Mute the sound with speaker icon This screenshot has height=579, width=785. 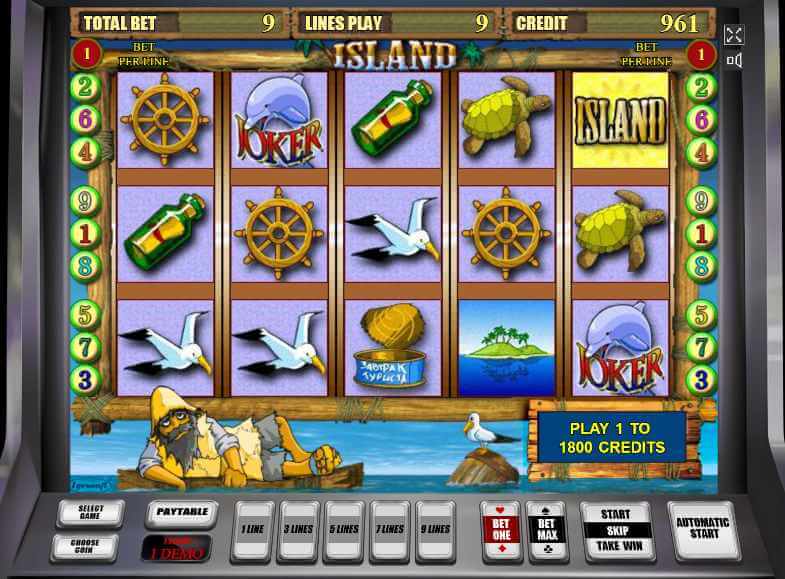click(x=734, y=61)
